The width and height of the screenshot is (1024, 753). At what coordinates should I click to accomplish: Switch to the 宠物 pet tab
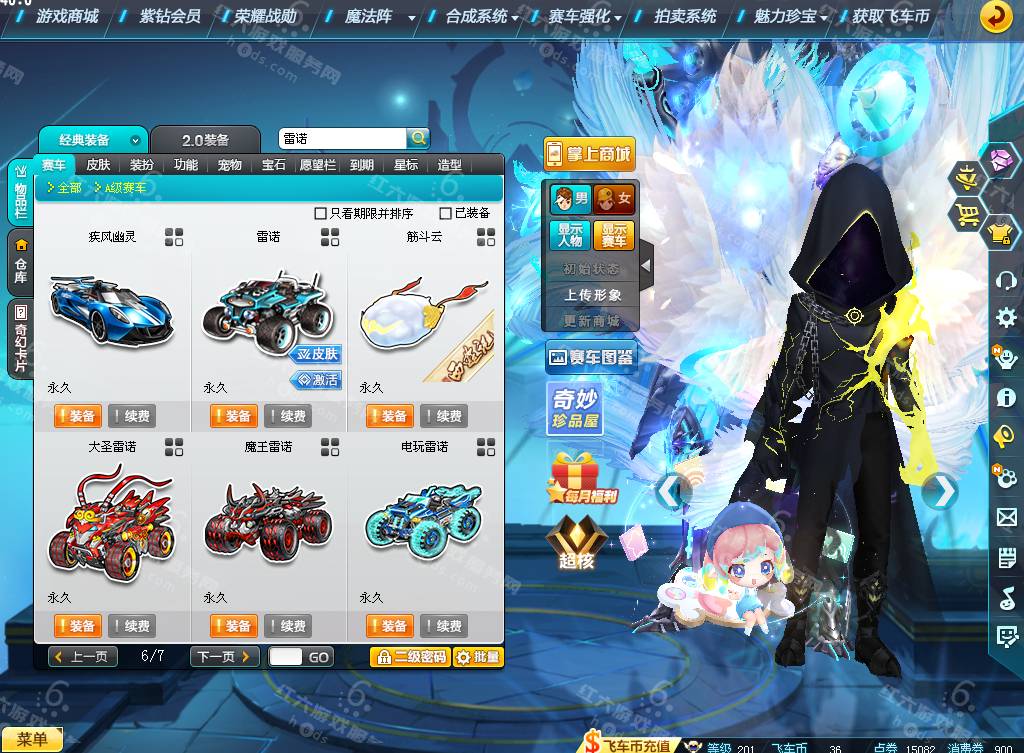[x=230, y=165]
